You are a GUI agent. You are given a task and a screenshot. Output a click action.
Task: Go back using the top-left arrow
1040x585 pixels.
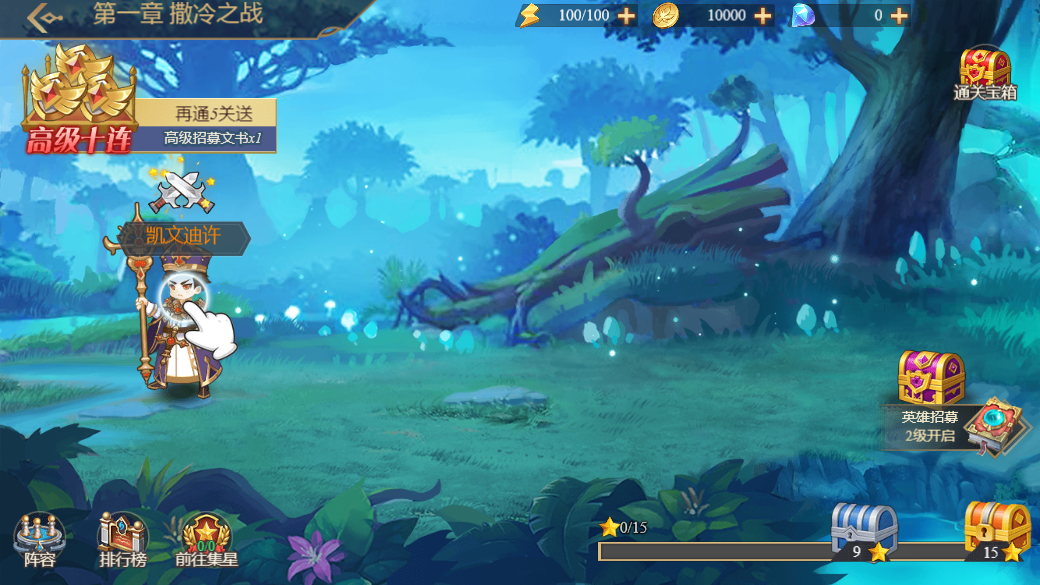pyautogui.click(x=43, y=16)
